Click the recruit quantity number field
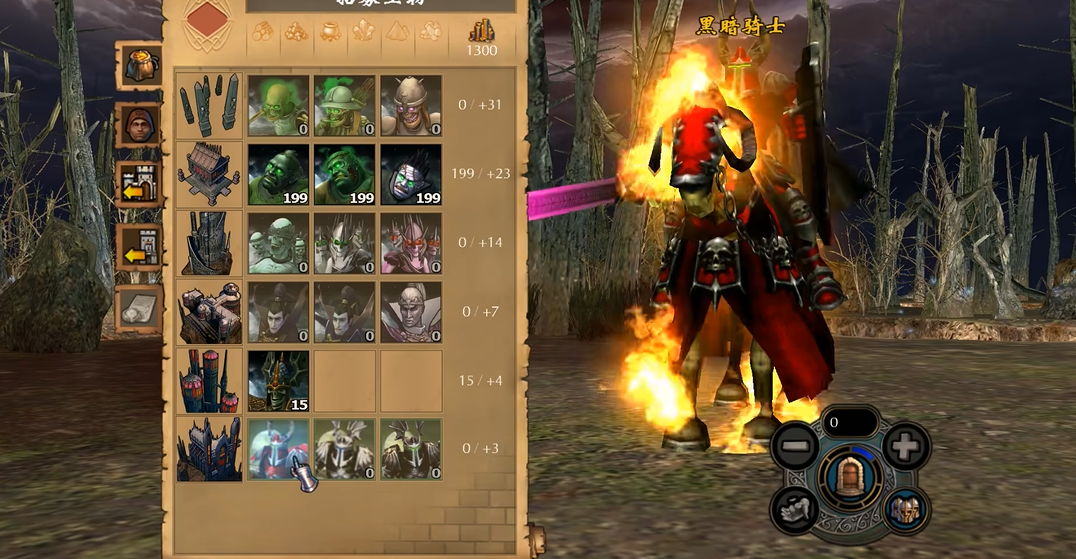 click(x=850, y=423)
